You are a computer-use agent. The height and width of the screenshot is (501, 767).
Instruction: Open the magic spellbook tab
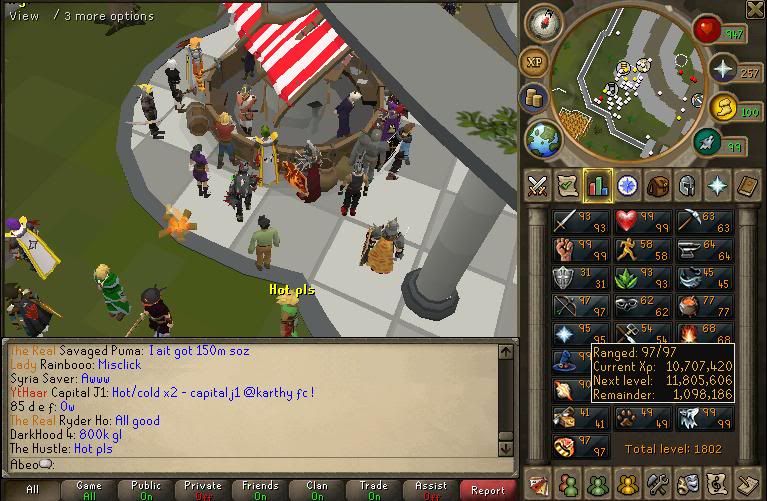[748, 185]
